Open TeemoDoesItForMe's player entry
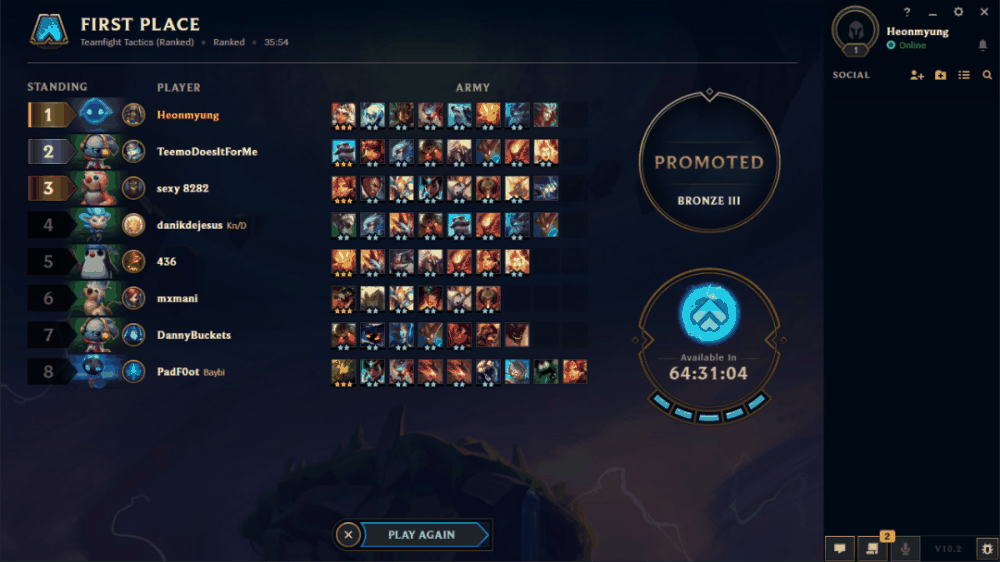Screen dimensions: 1000x562 pyautogui.click(x=207, y=152)
